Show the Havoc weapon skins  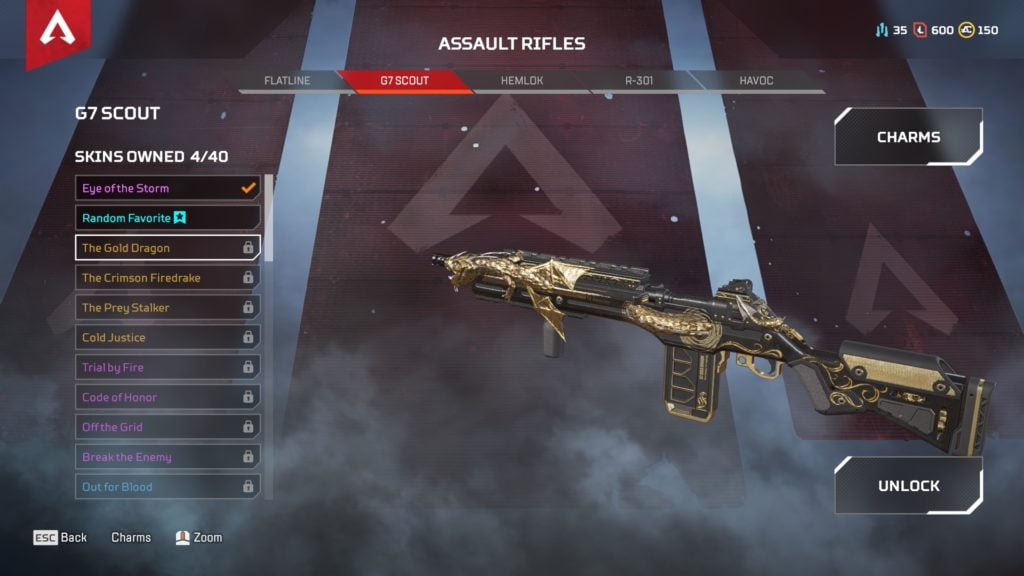[x=755, y=81]
